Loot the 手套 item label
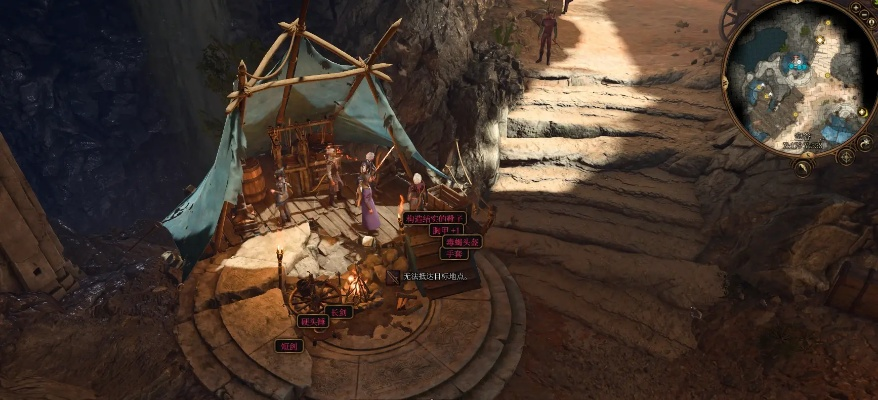Viewport: 878px width, 400px height. 454,254
